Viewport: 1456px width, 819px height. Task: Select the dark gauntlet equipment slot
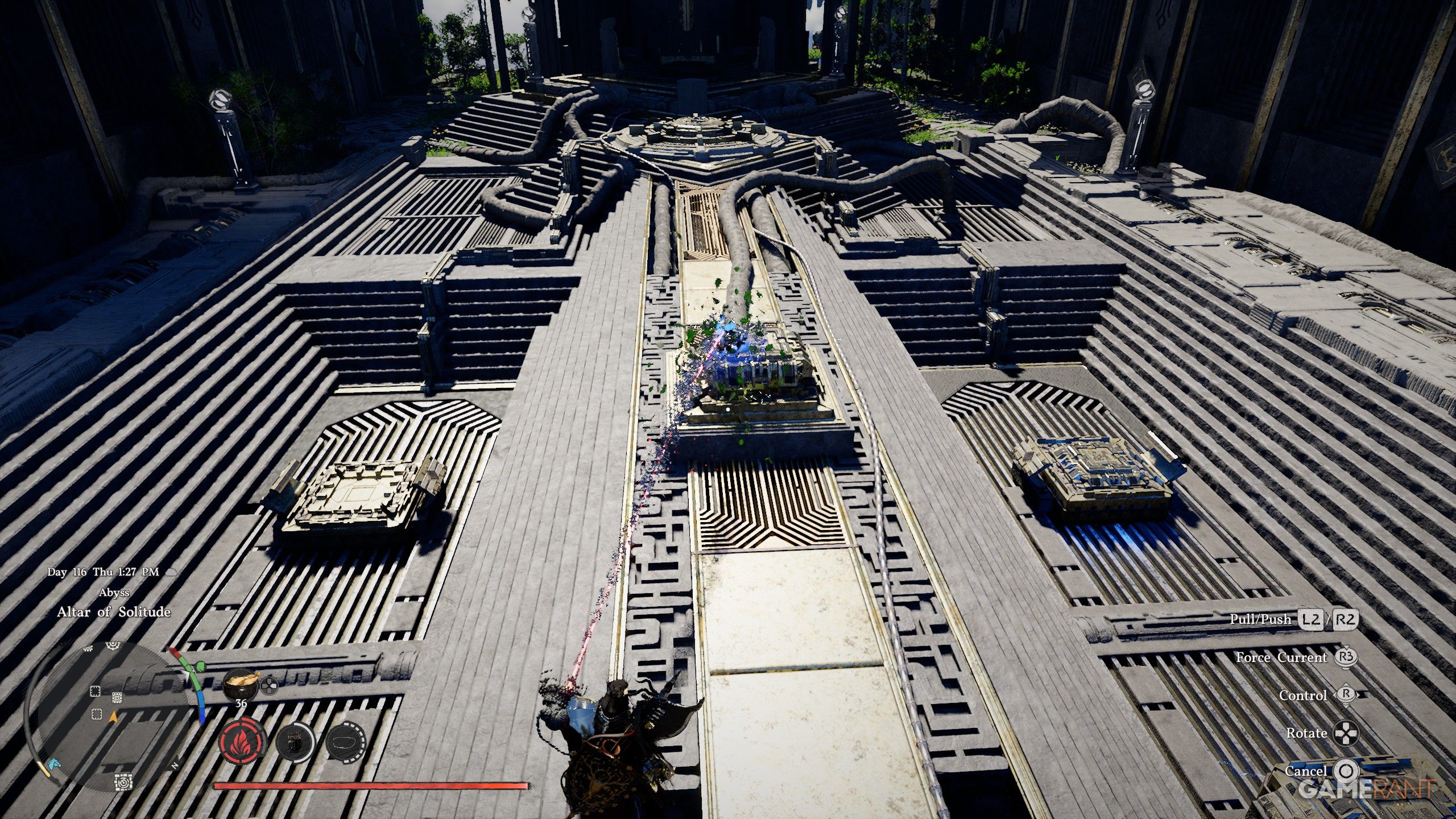click(294, 742)
